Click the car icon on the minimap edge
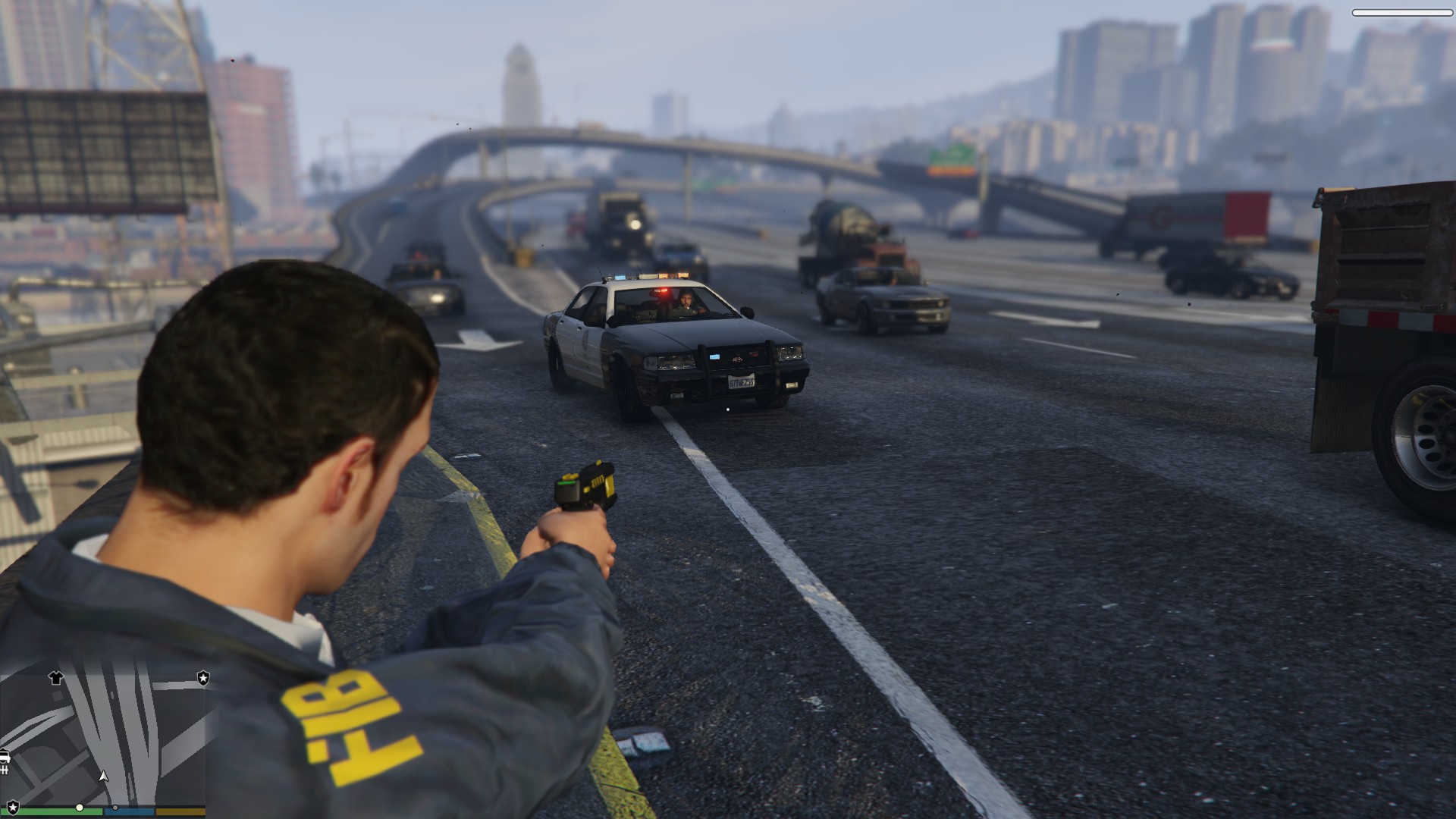The height and width of the screenshot is (819, 1456). (5, 757)
